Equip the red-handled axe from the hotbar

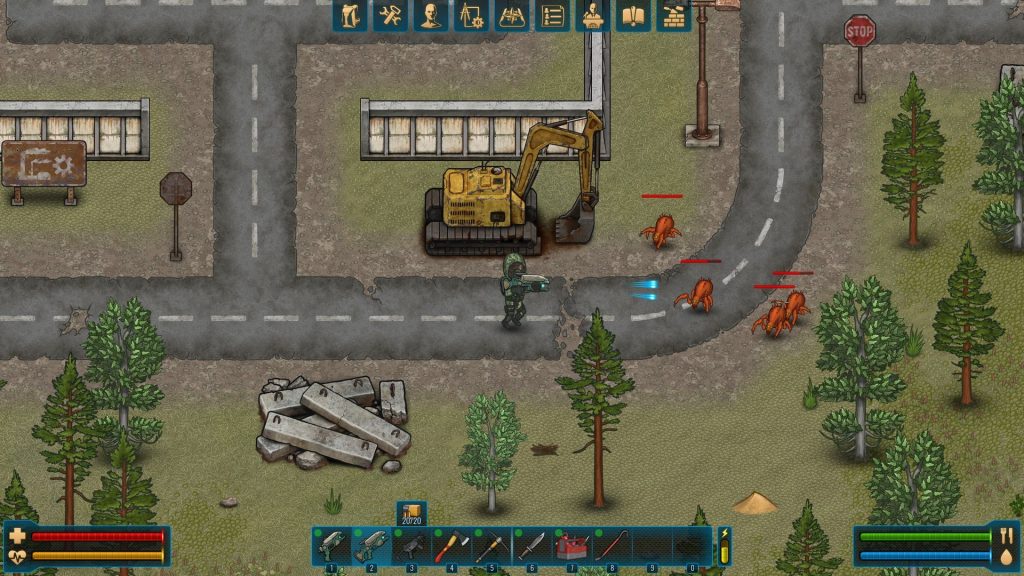tap(451, 546)
